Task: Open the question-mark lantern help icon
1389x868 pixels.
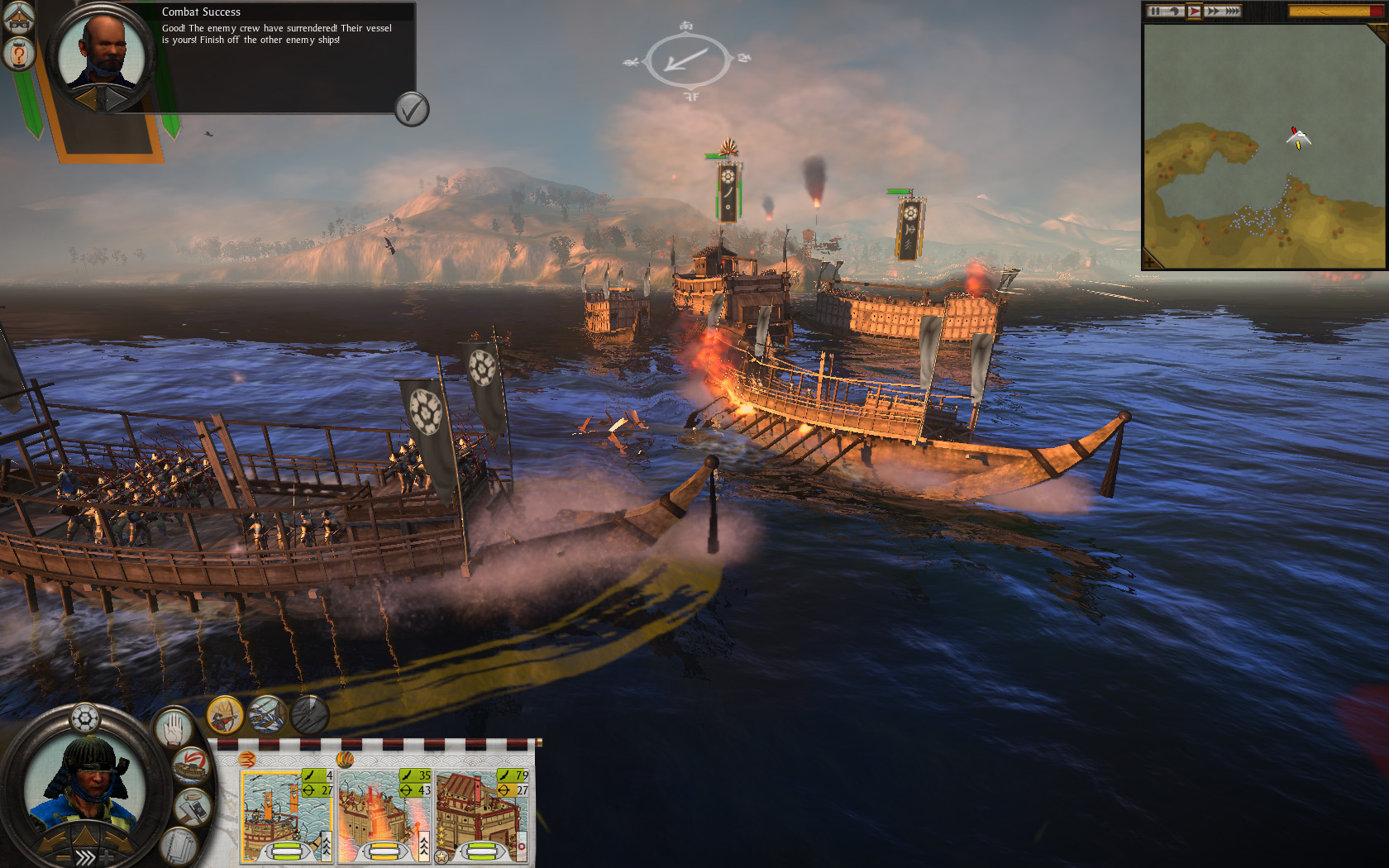Action: click(18, 55)
